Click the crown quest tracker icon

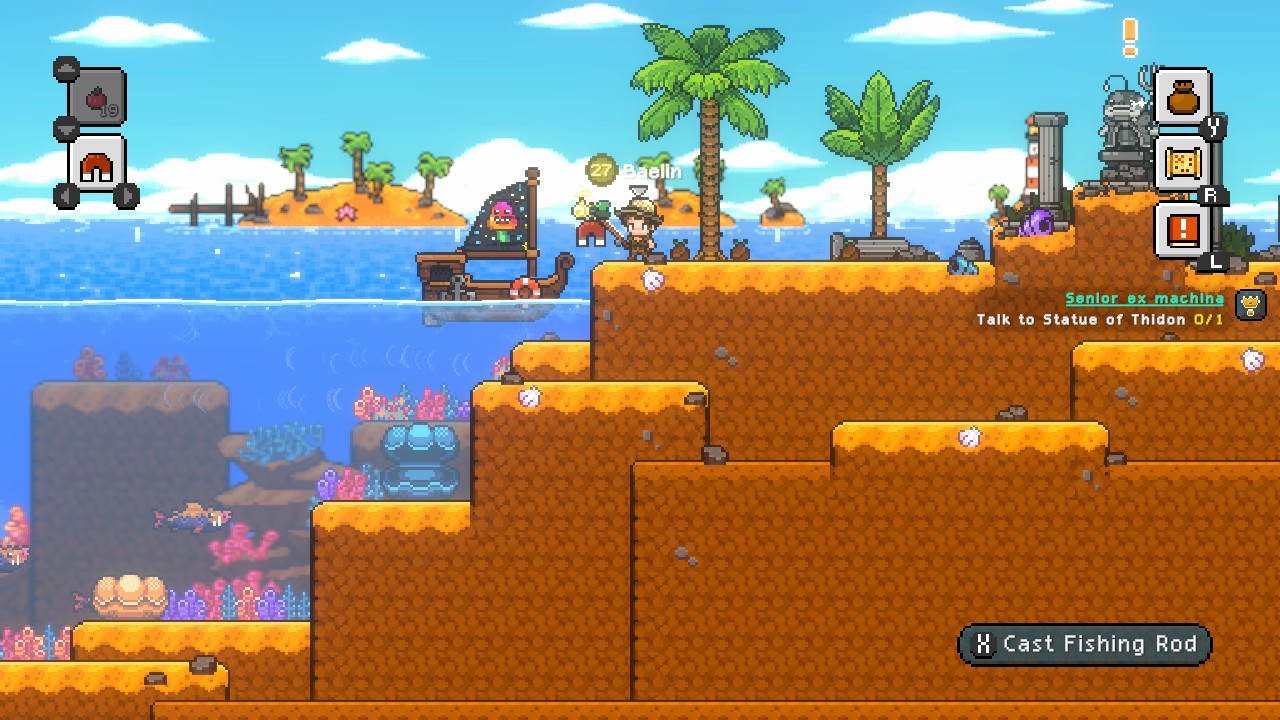pos(1251,304)
